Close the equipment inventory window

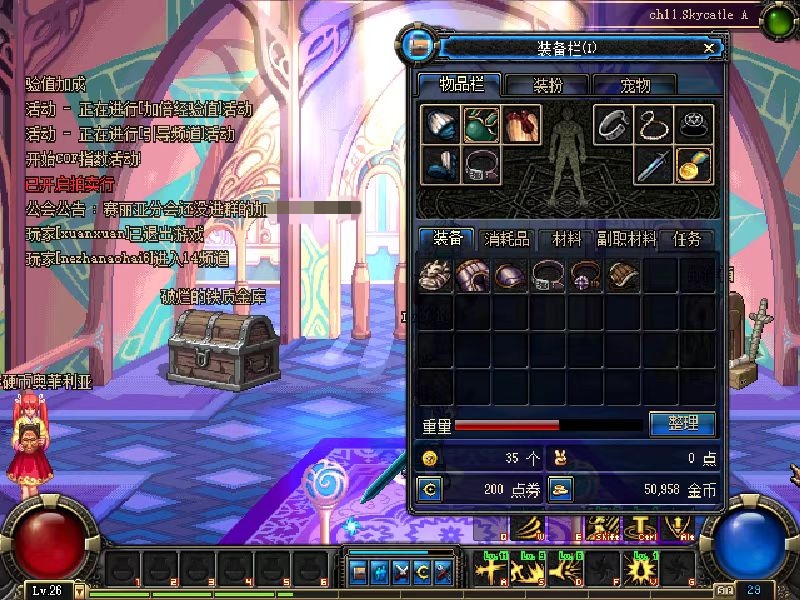[709, 47]
